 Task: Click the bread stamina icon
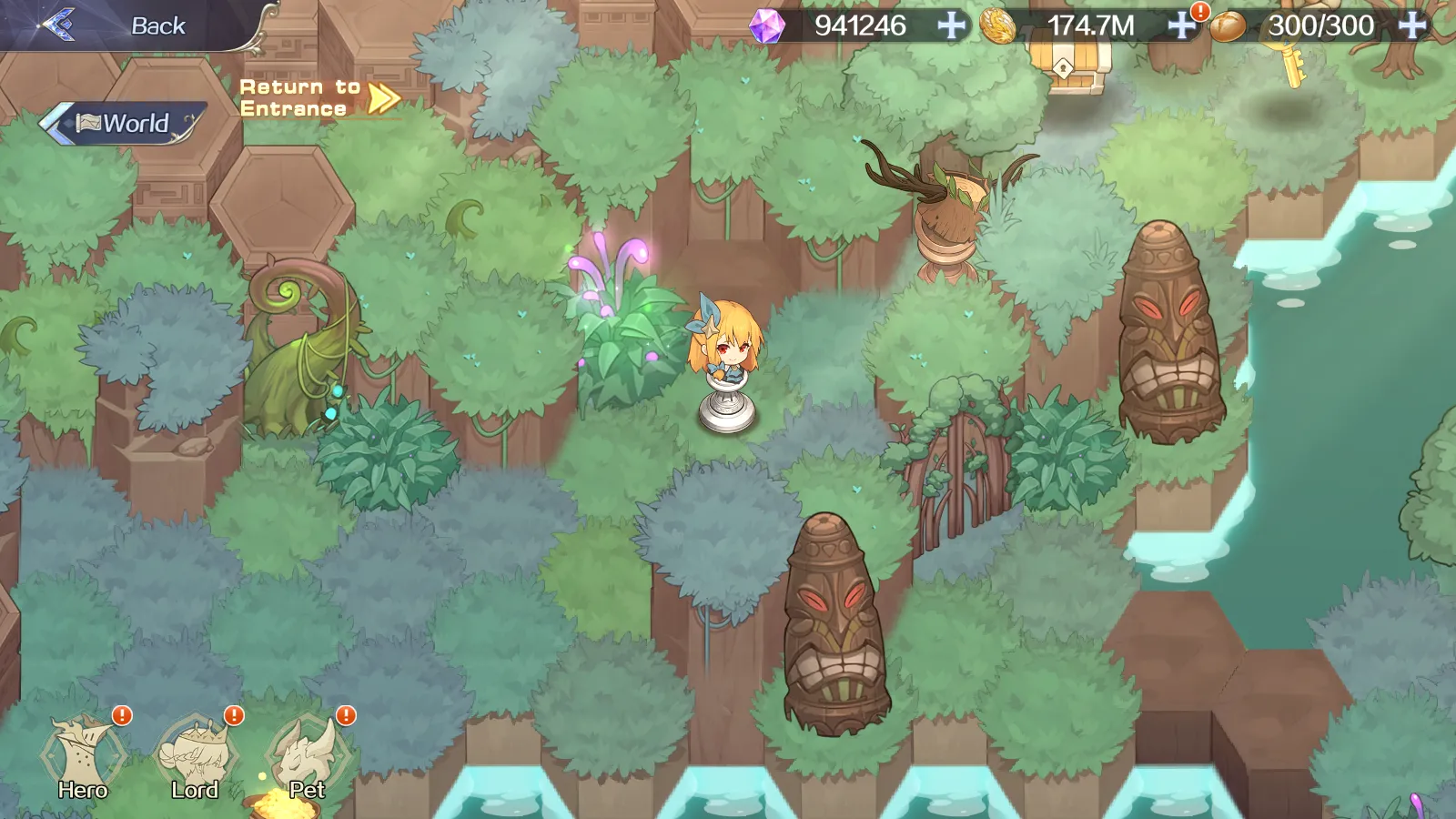pos(1230,25)
